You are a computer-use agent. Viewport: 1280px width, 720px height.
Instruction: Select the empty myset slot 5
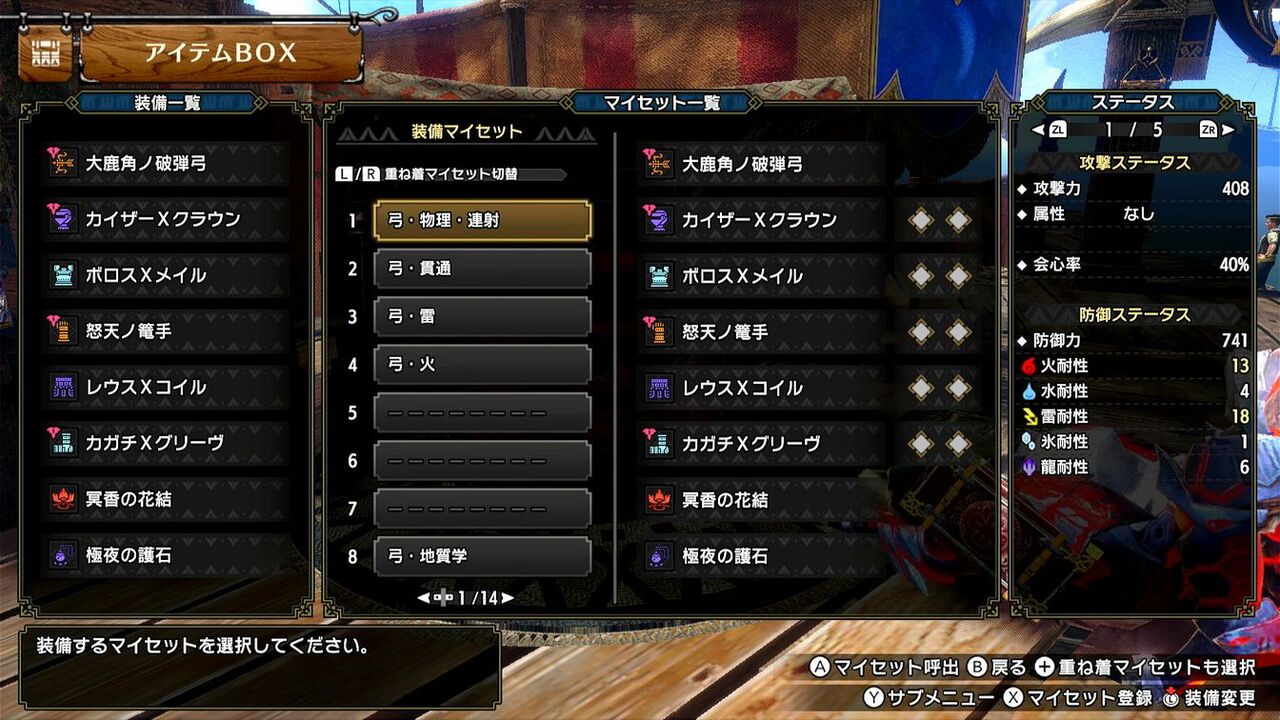point(482,412)
